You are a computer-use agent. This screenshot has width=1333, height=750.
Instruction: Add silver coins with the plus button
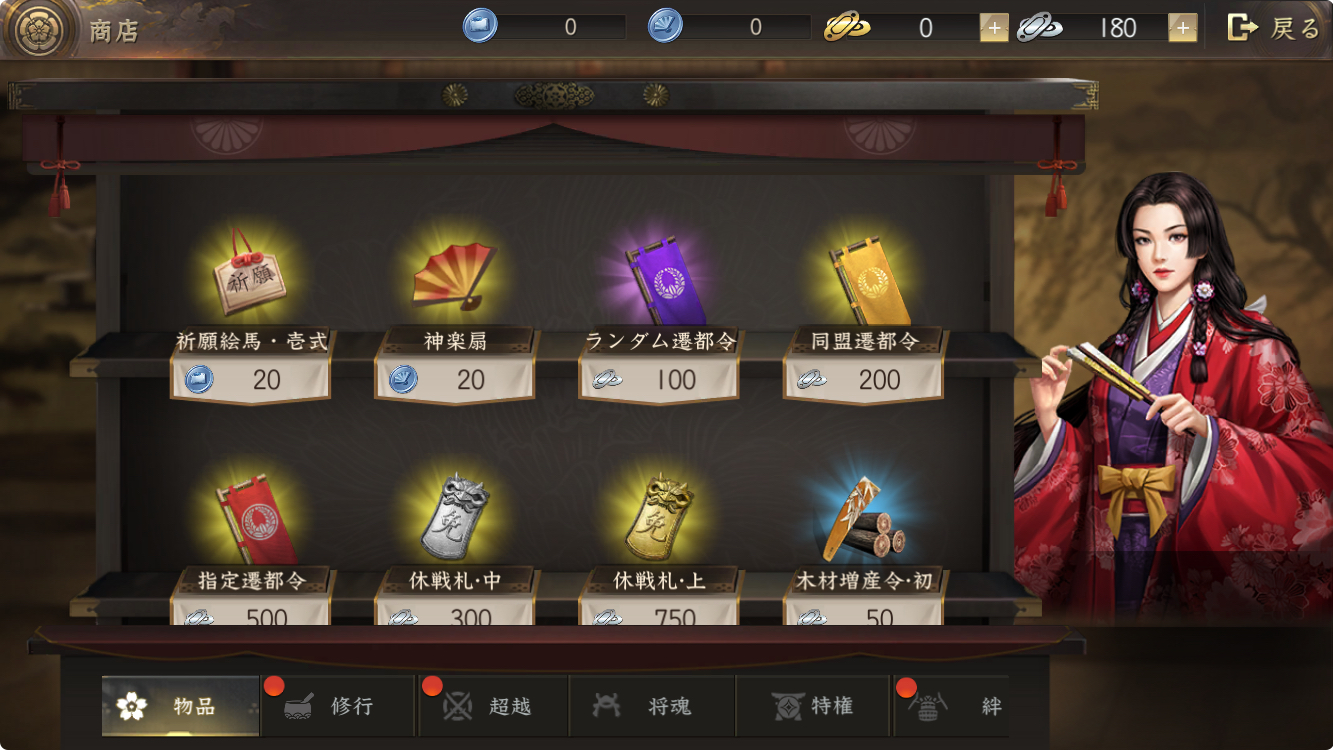pyautogui.click(x=1182, y=28)
